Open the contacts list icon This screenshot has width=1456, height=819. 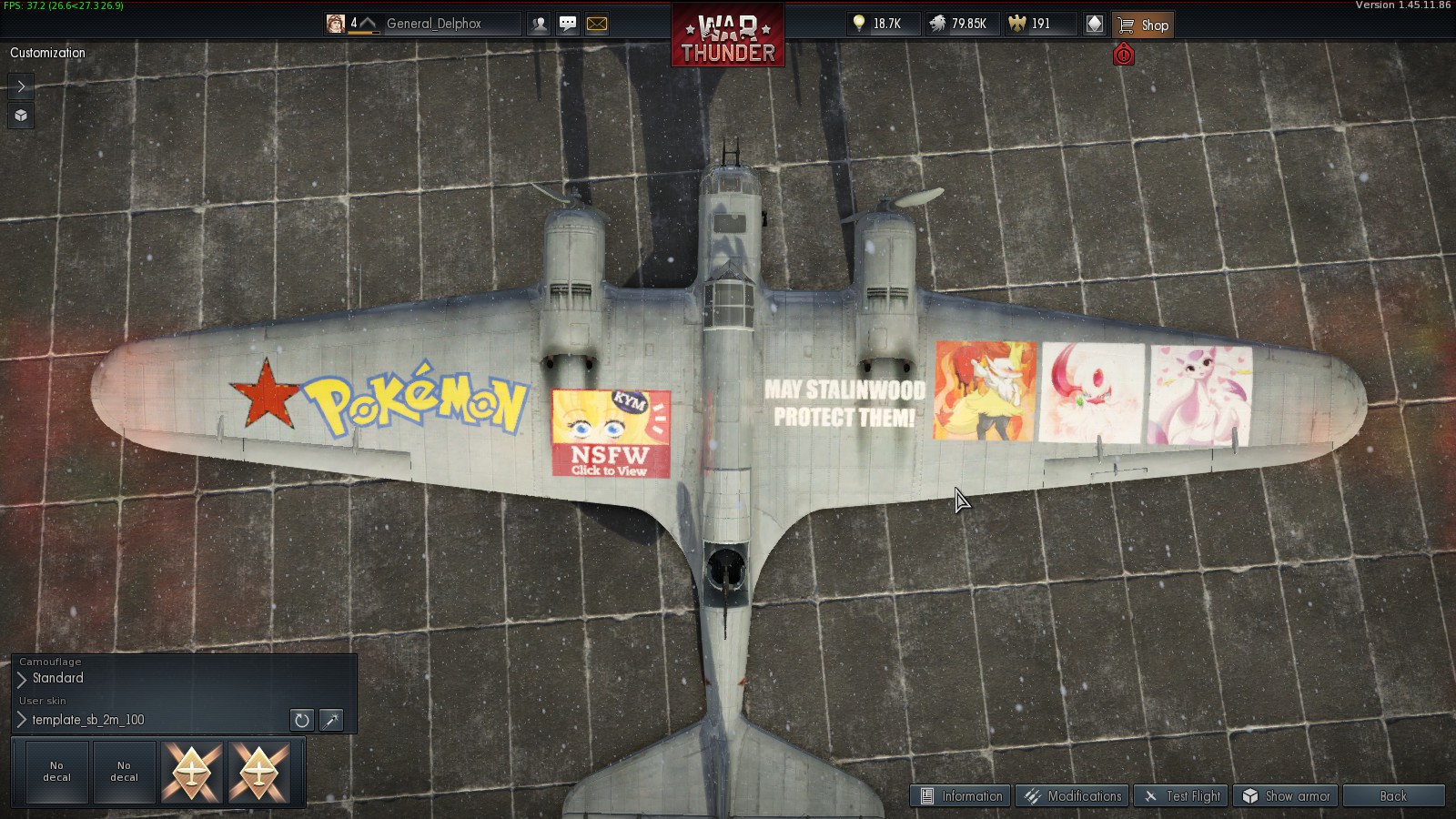(540, 25)
